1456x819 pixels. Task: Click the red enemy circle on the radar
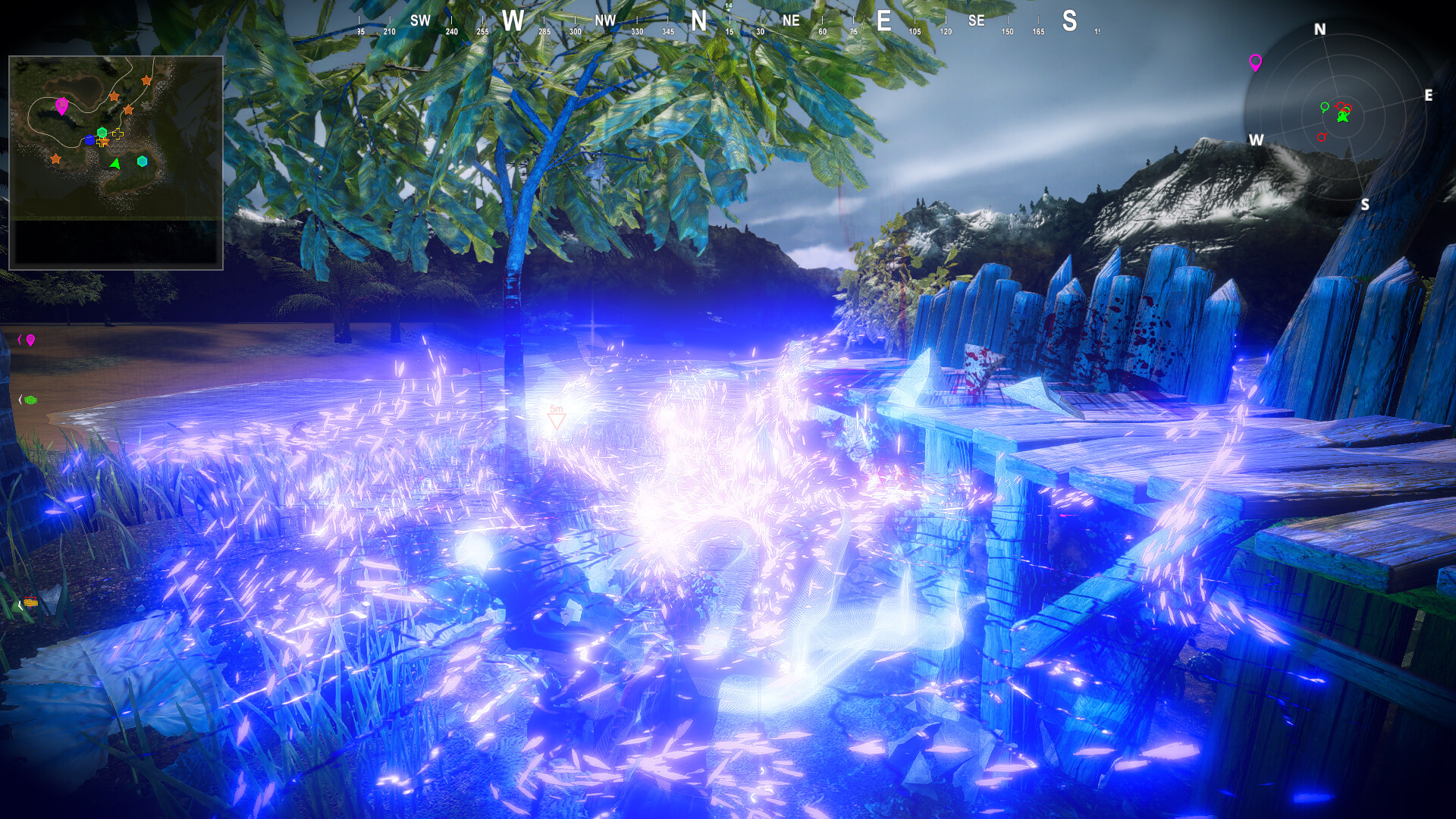click(x=1322, y=136)
